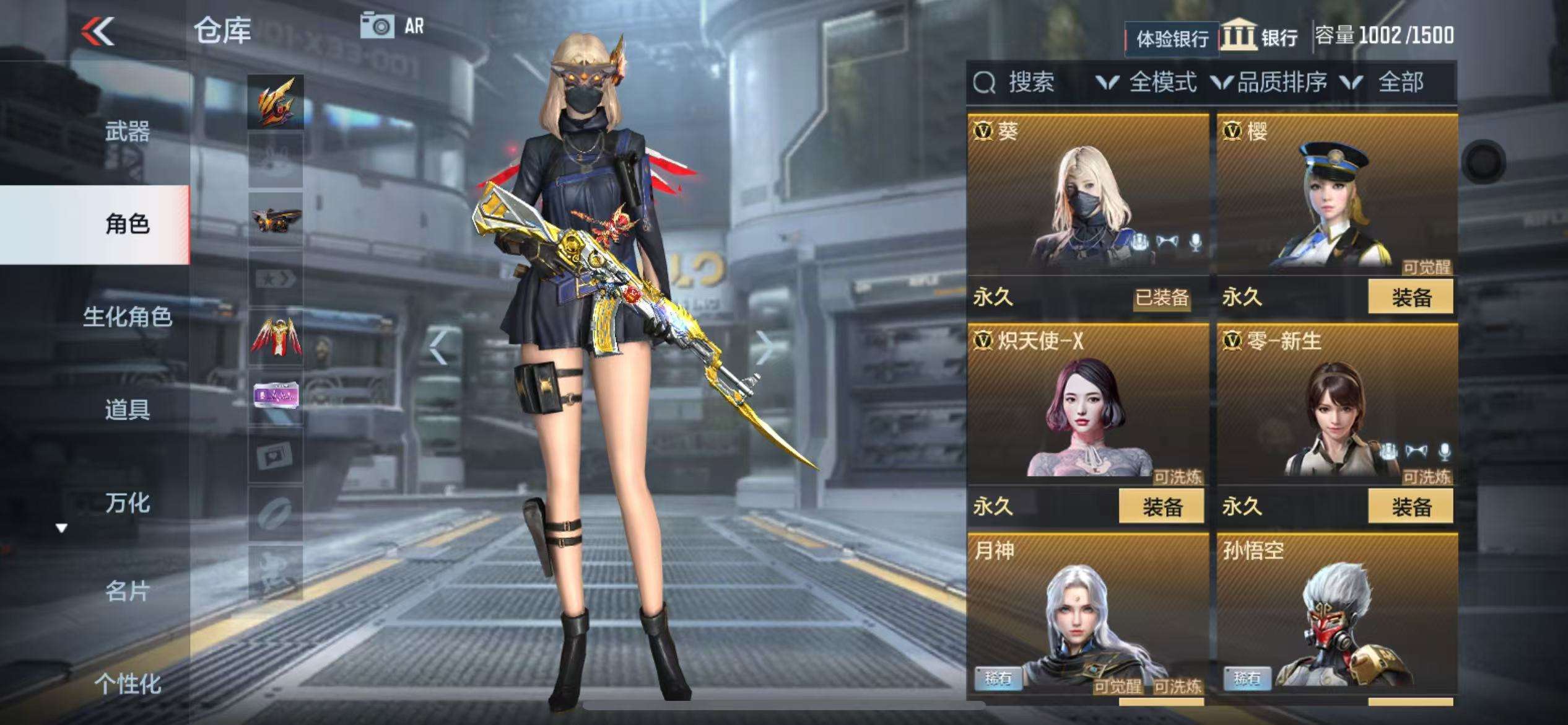This screenshot has height=725, width=1568.
Task: Open the 银行 bank
Action: tap(1260, 37)
